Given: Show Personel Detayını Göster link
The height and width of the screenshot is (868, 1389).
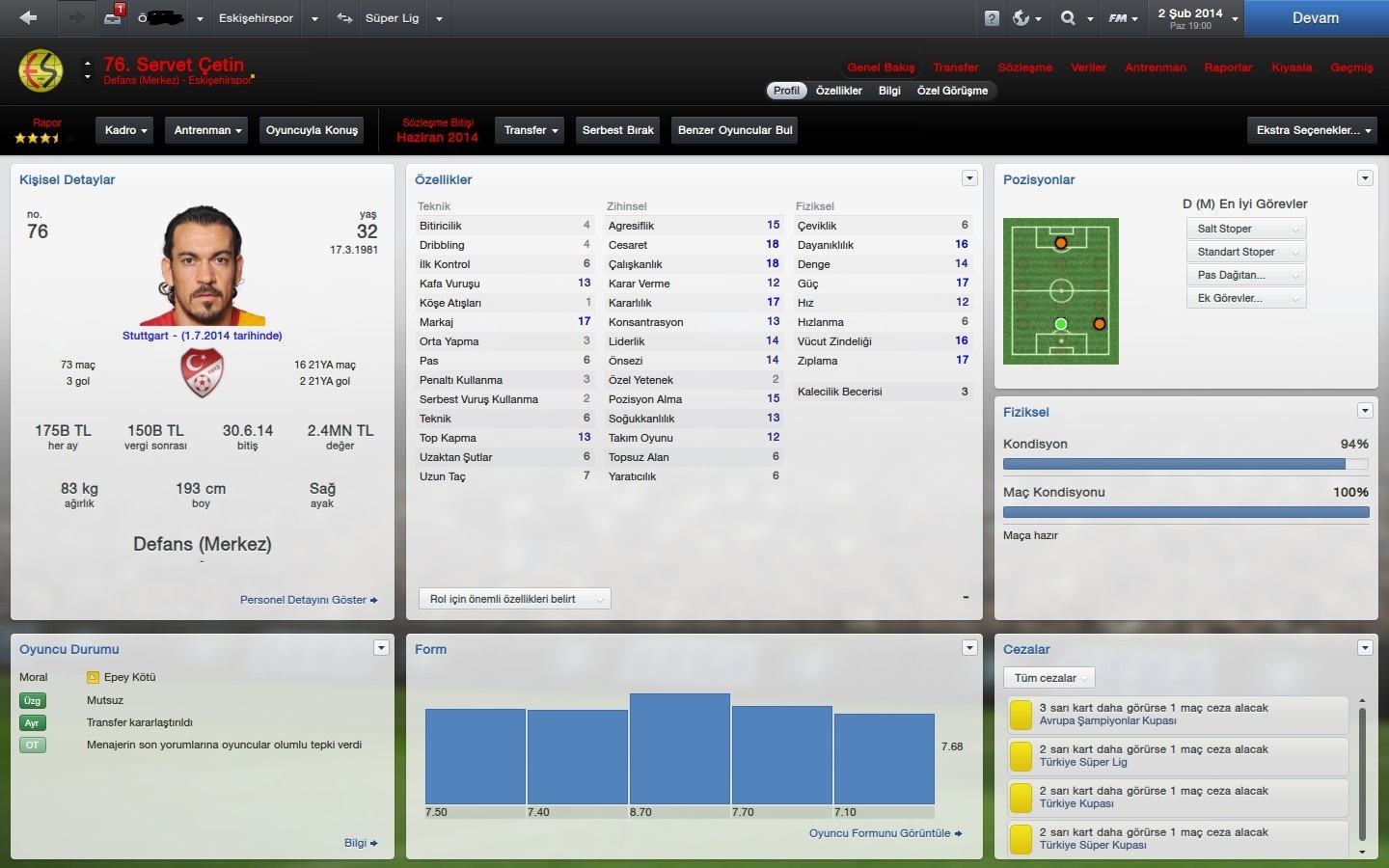Looking at the screenshot, I should coord(308,600).
